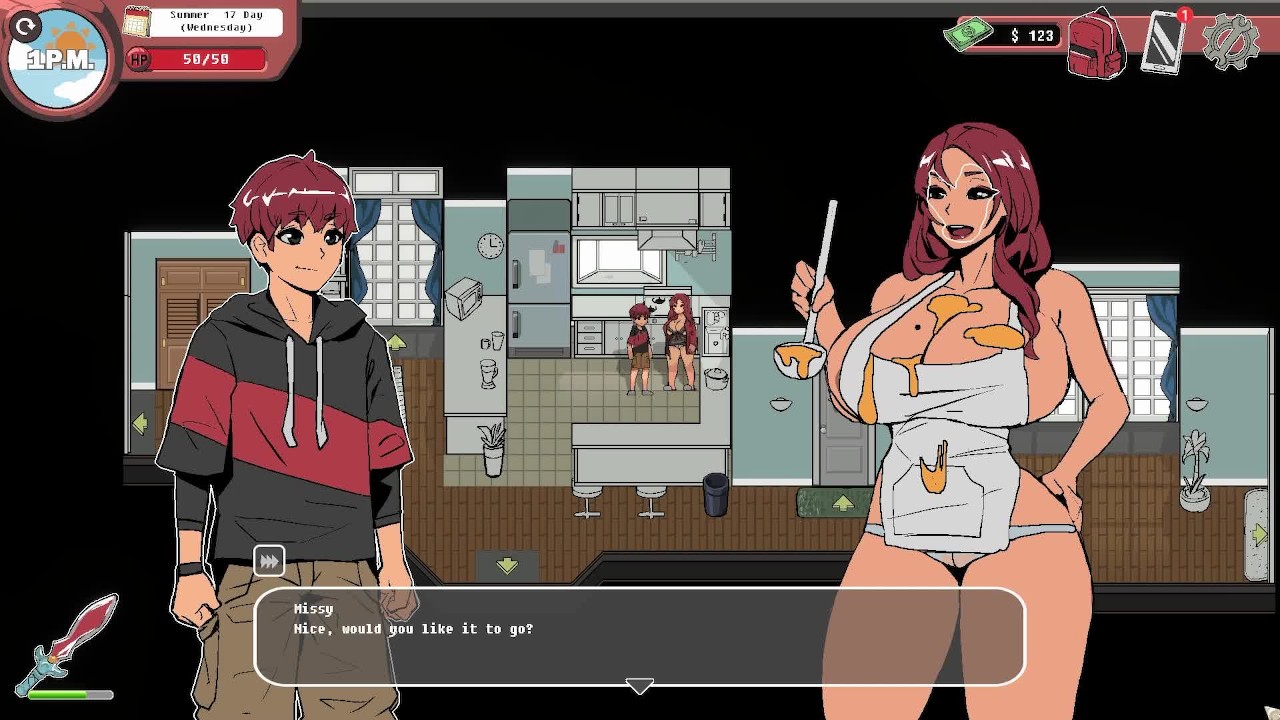Skip dialogue with fast-forward button
Image resolution: width=1280 pixels, height=720 pixels.
[x=269, y=562]
